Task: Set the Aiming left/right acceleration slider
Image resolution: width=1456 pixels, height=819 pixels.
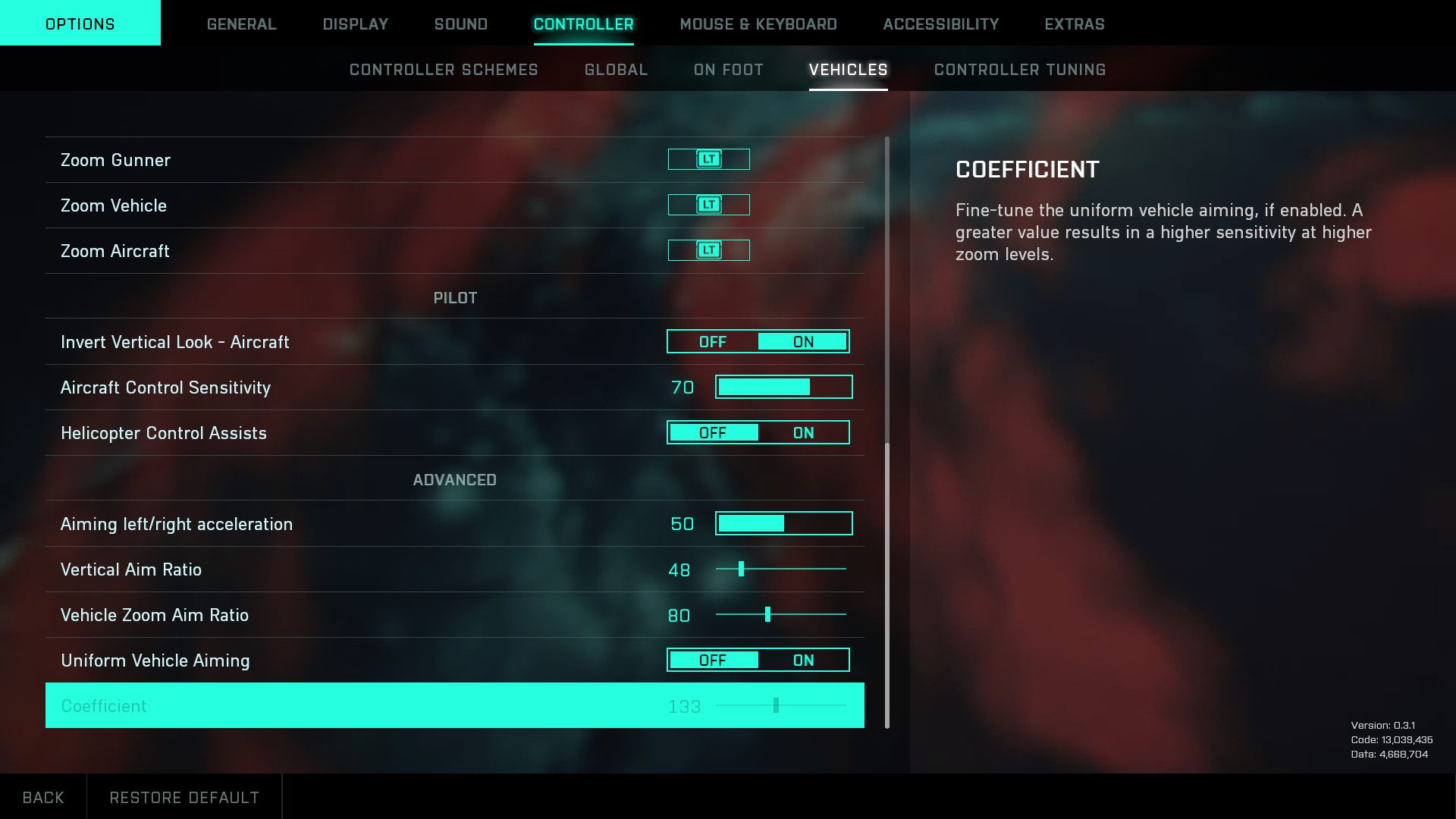Action: [x=783, y=524]
